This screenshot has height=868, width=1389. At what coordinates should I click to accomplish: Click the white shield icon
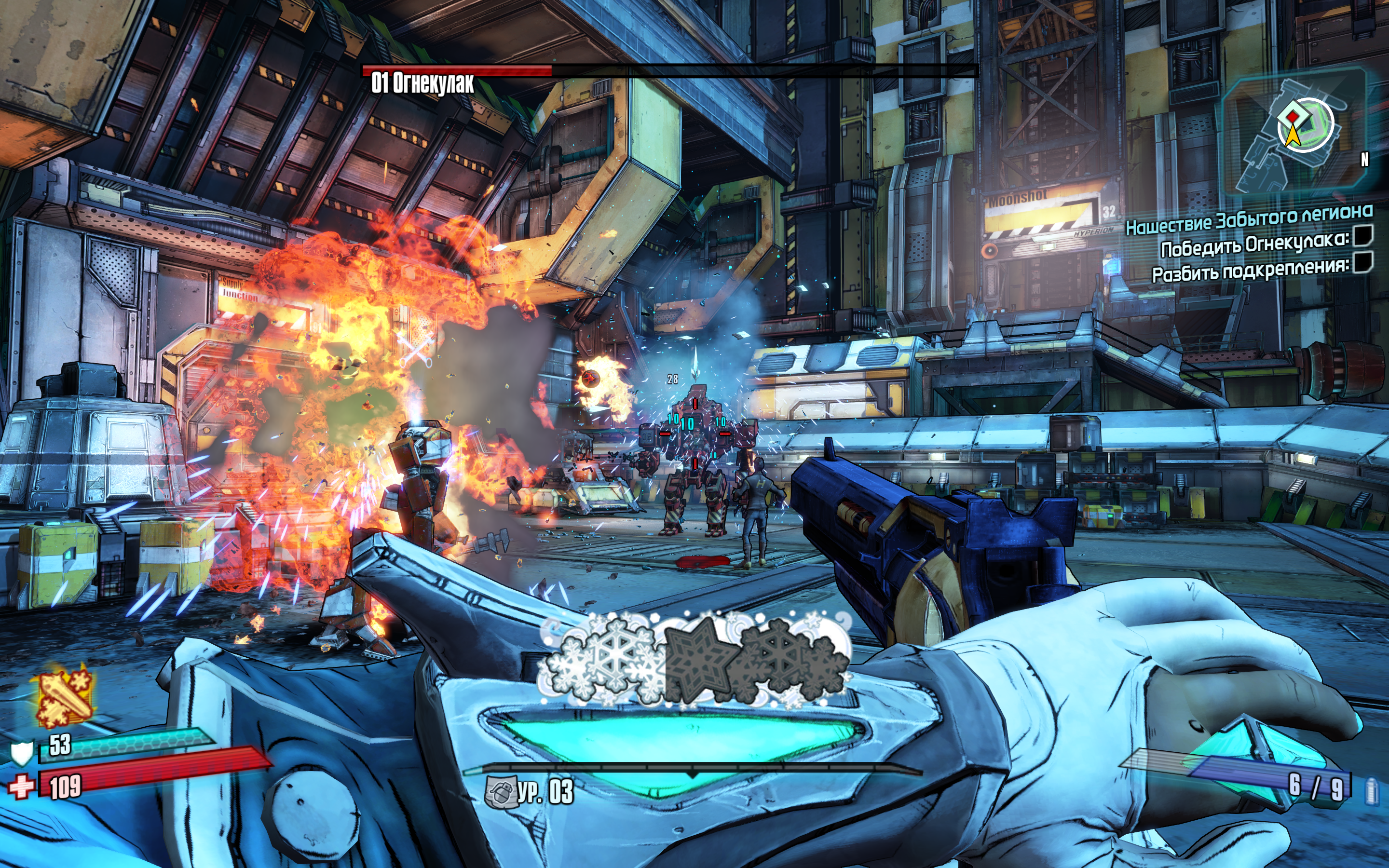[x=22, y=753]
